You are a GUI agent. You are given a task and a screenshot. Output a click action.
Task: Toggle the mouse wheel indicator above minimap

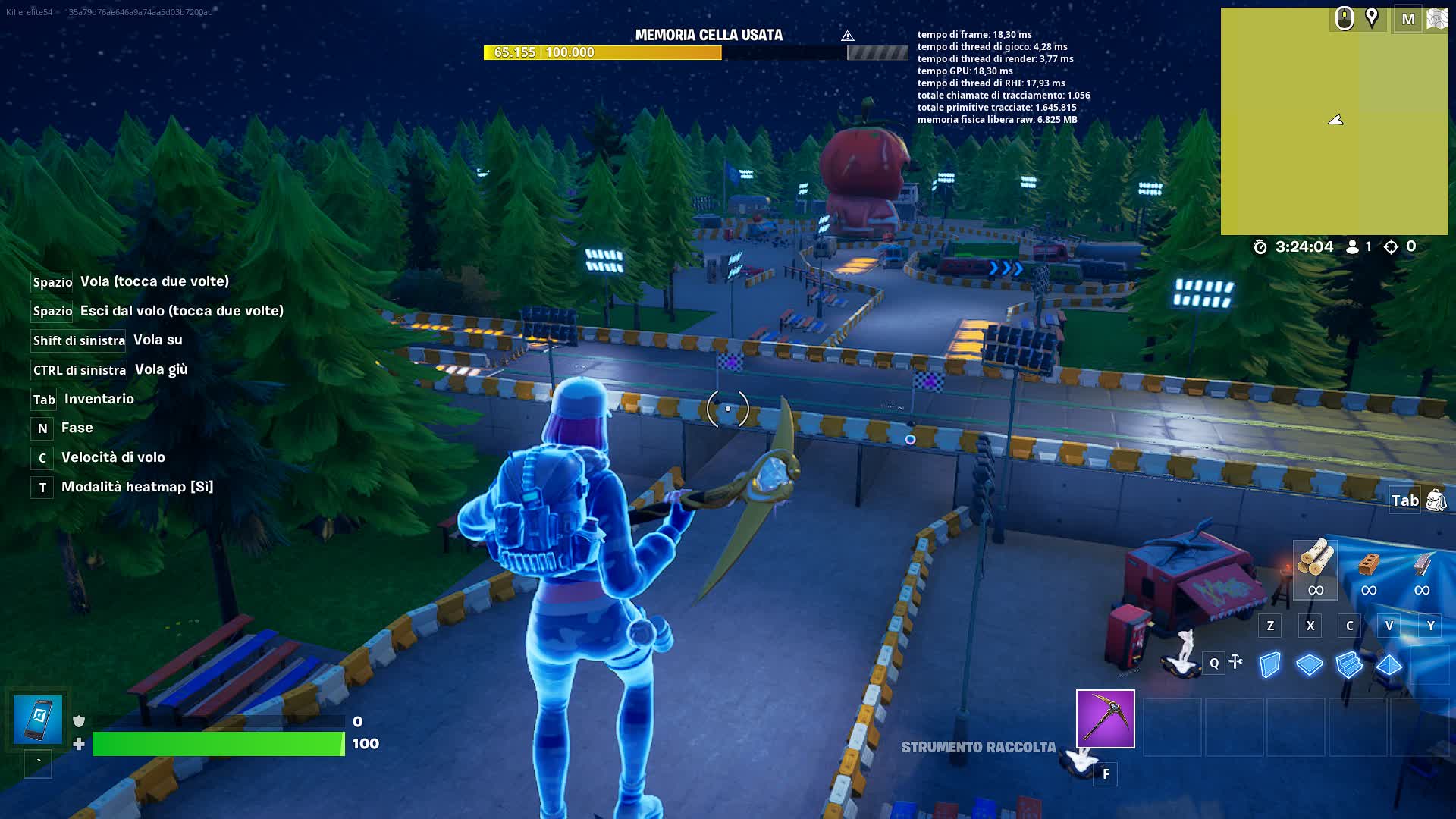point(1345,17)
